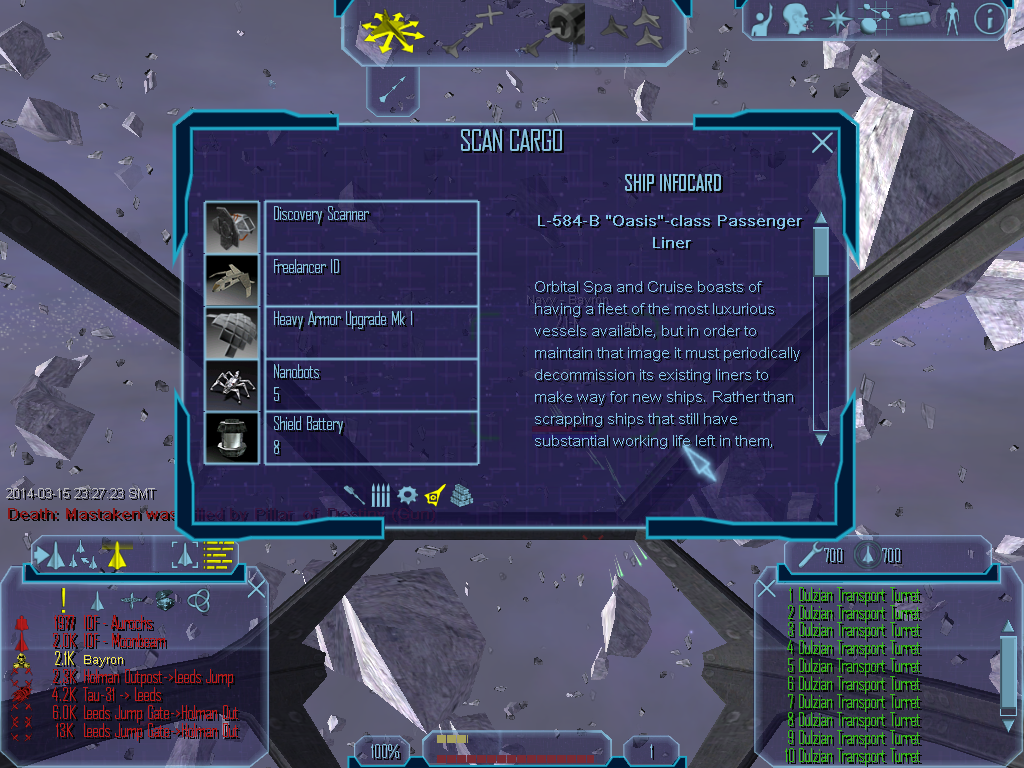The width and height of the screenshot is (1024, 768).
Task: Open the information panel with the i icon
Action: (988, 18)
